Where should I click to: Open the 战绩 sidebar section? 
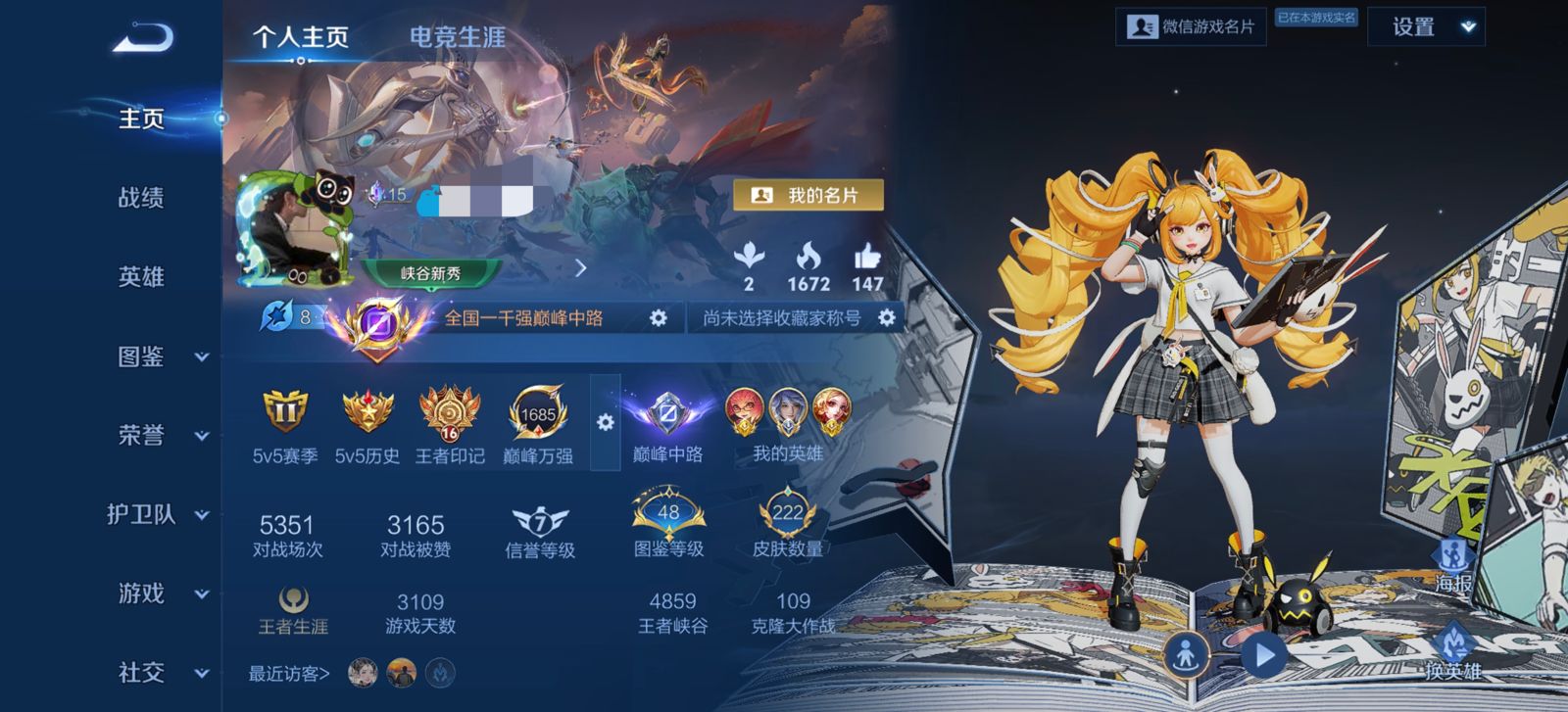pos(141,198)
